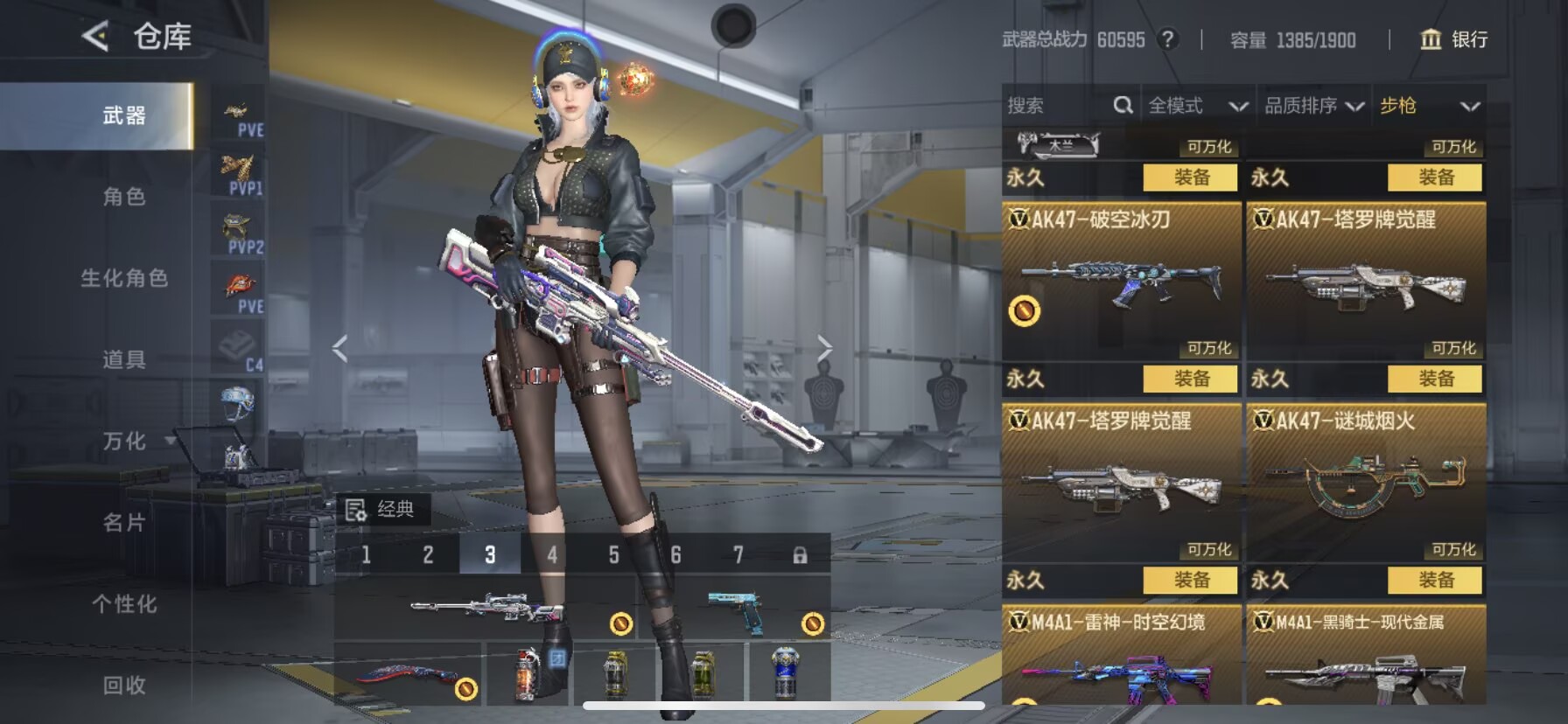This screenshot has height=724, width=1568.
Task: Go back using the warehouse back arrow
Action: pos(95,37)
